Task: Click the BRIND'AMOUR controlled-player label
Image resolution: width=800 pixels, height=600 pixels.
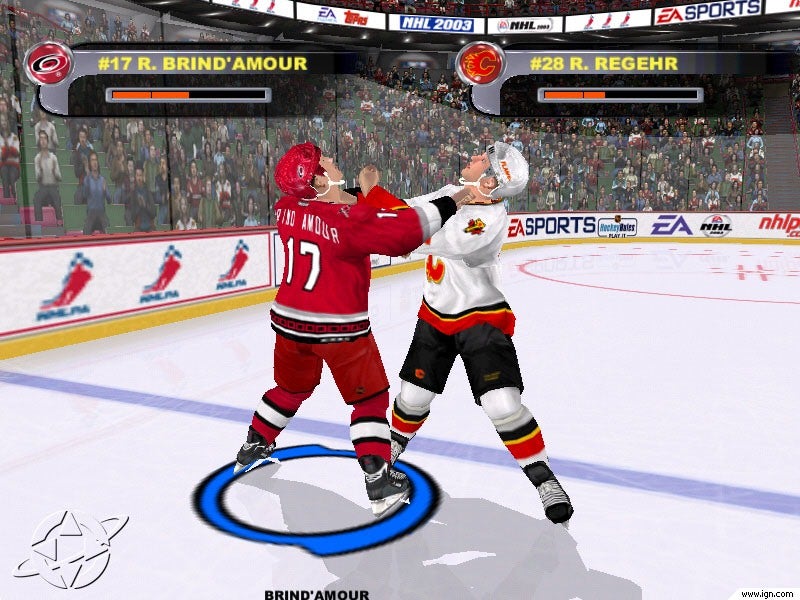Action: click(316, 594)
